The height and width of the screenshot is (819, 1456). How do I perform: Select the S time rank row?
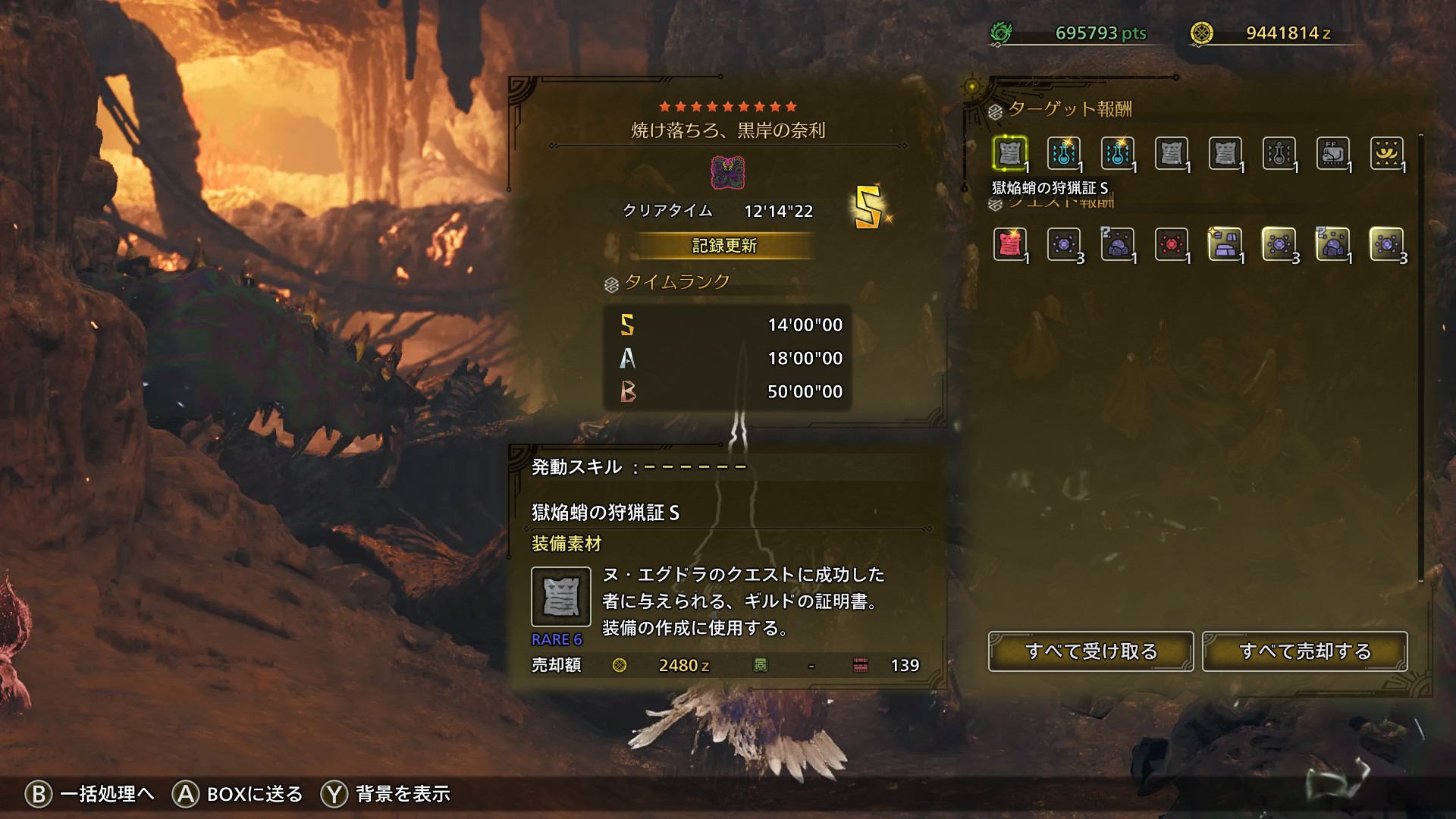coord(727,325)
